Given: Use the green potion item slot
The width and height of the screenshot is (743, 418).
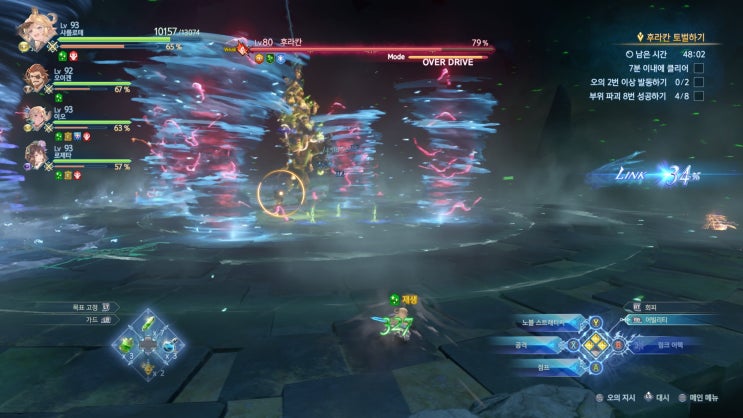Looking at the screenshot, I should (x=127, y=345).
